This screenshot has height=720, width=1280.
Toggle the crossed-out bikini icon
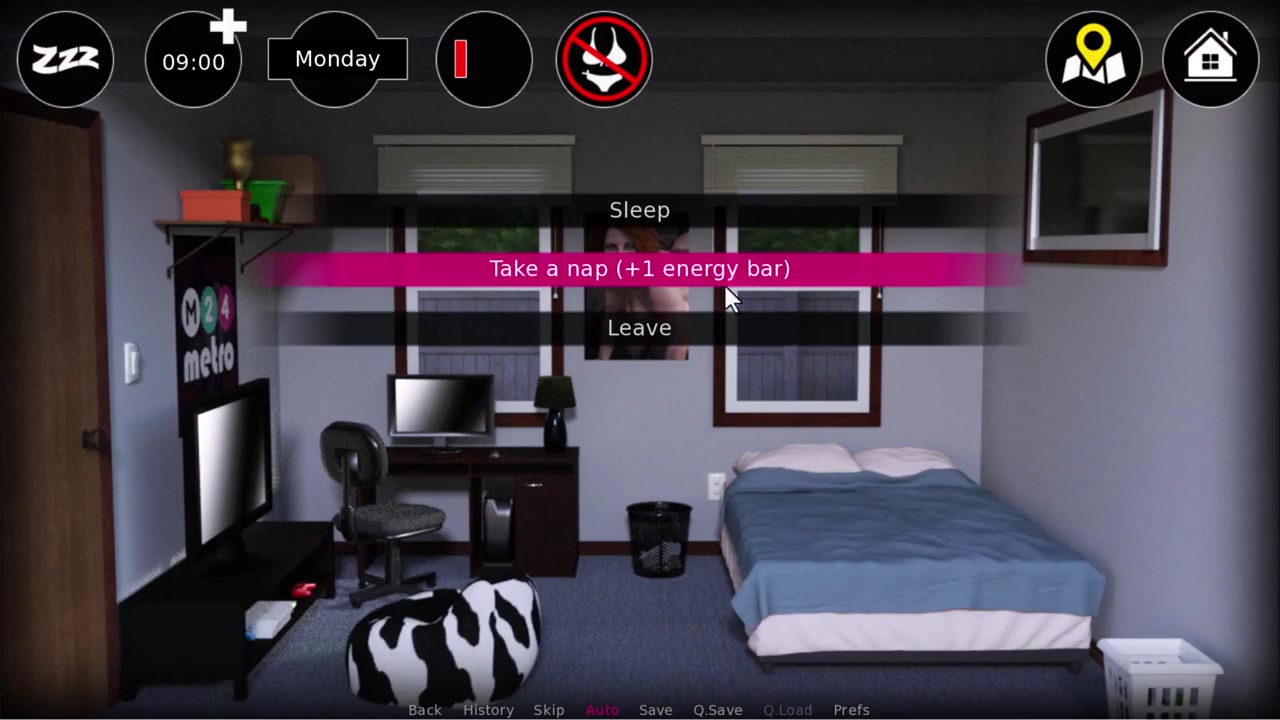click(603, 60)
